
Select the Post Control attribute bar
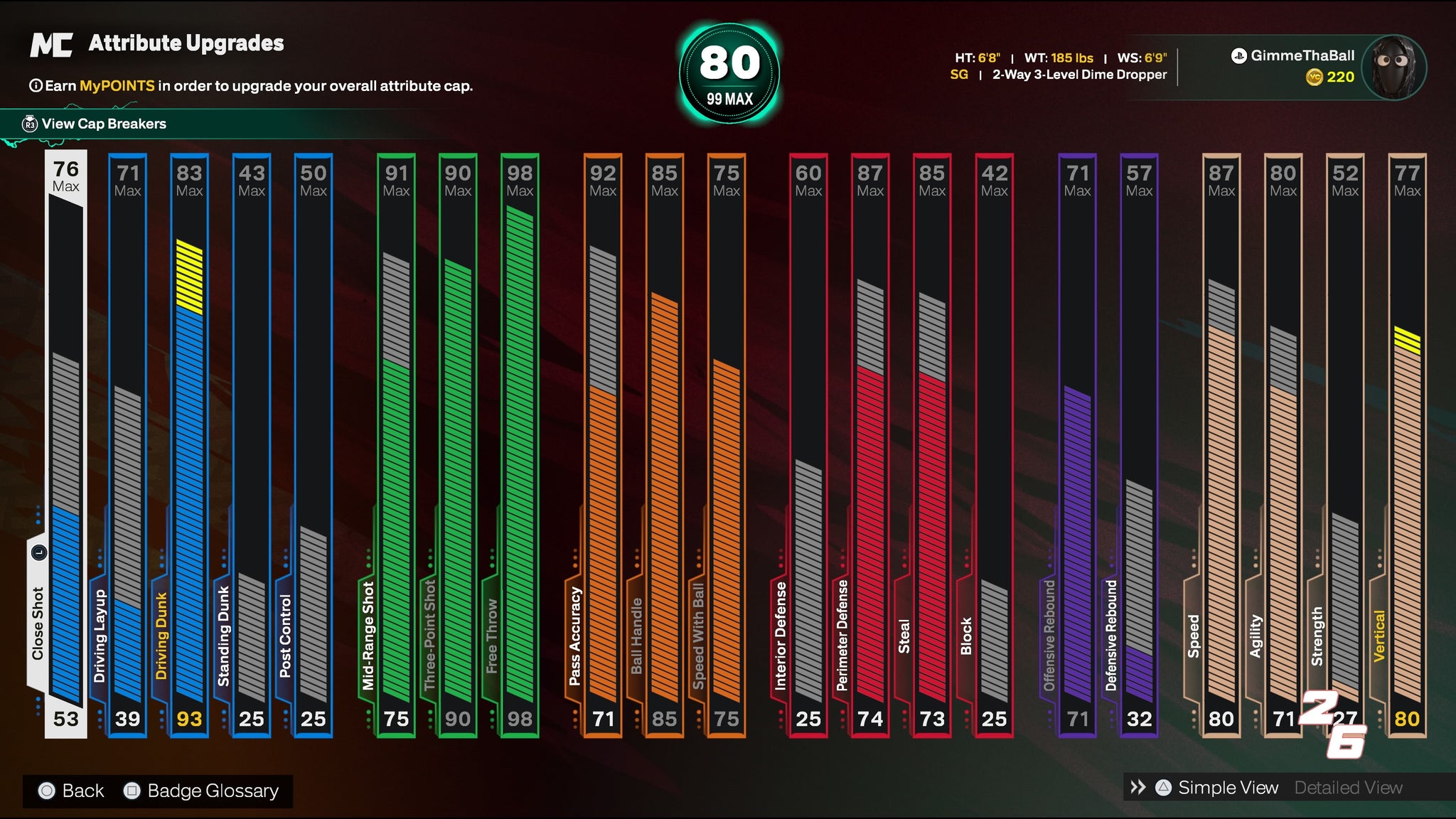314,444
